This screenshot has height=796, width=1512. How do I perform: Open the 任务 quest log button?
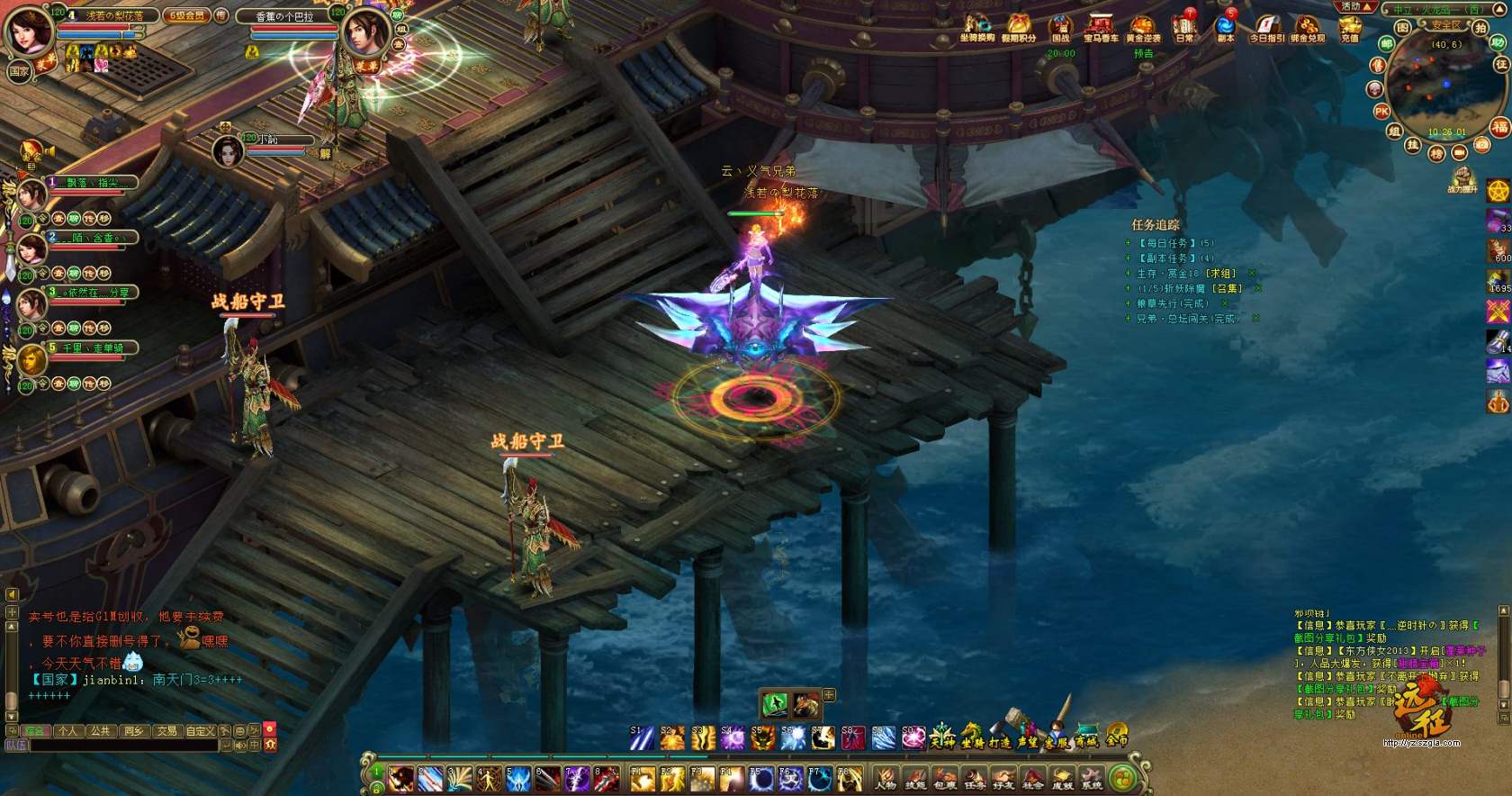click(x=975, y=777)
